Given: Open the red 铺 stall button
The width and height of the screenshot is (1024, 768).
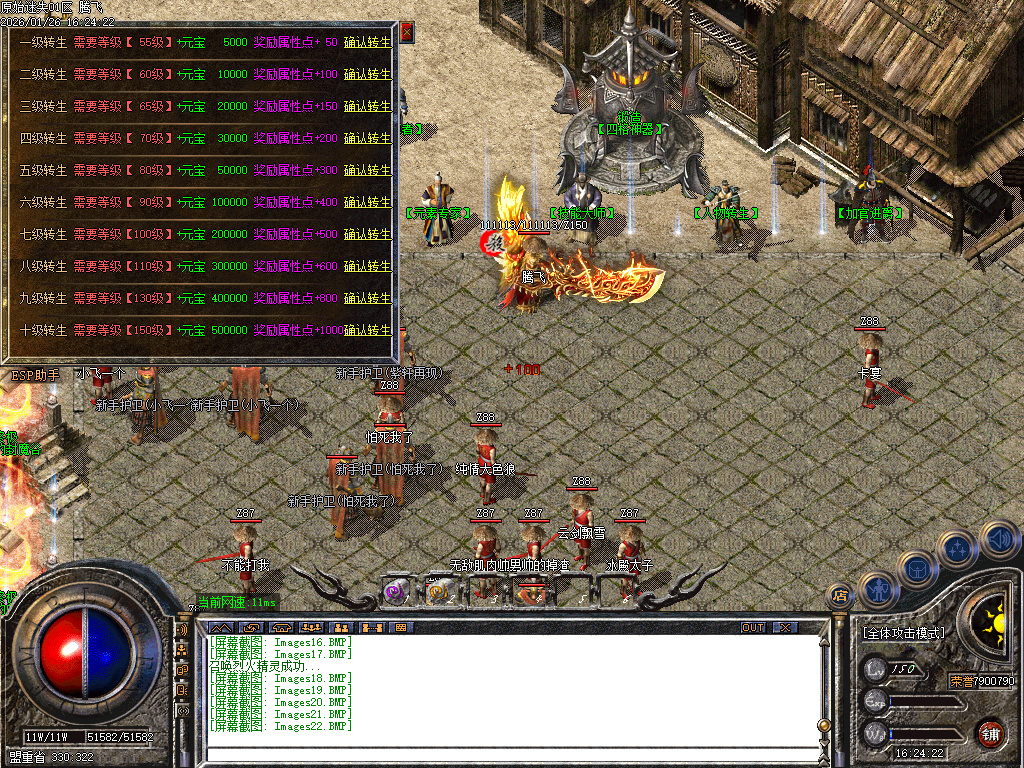Looking at the screenshot, I should click(990, 732).
